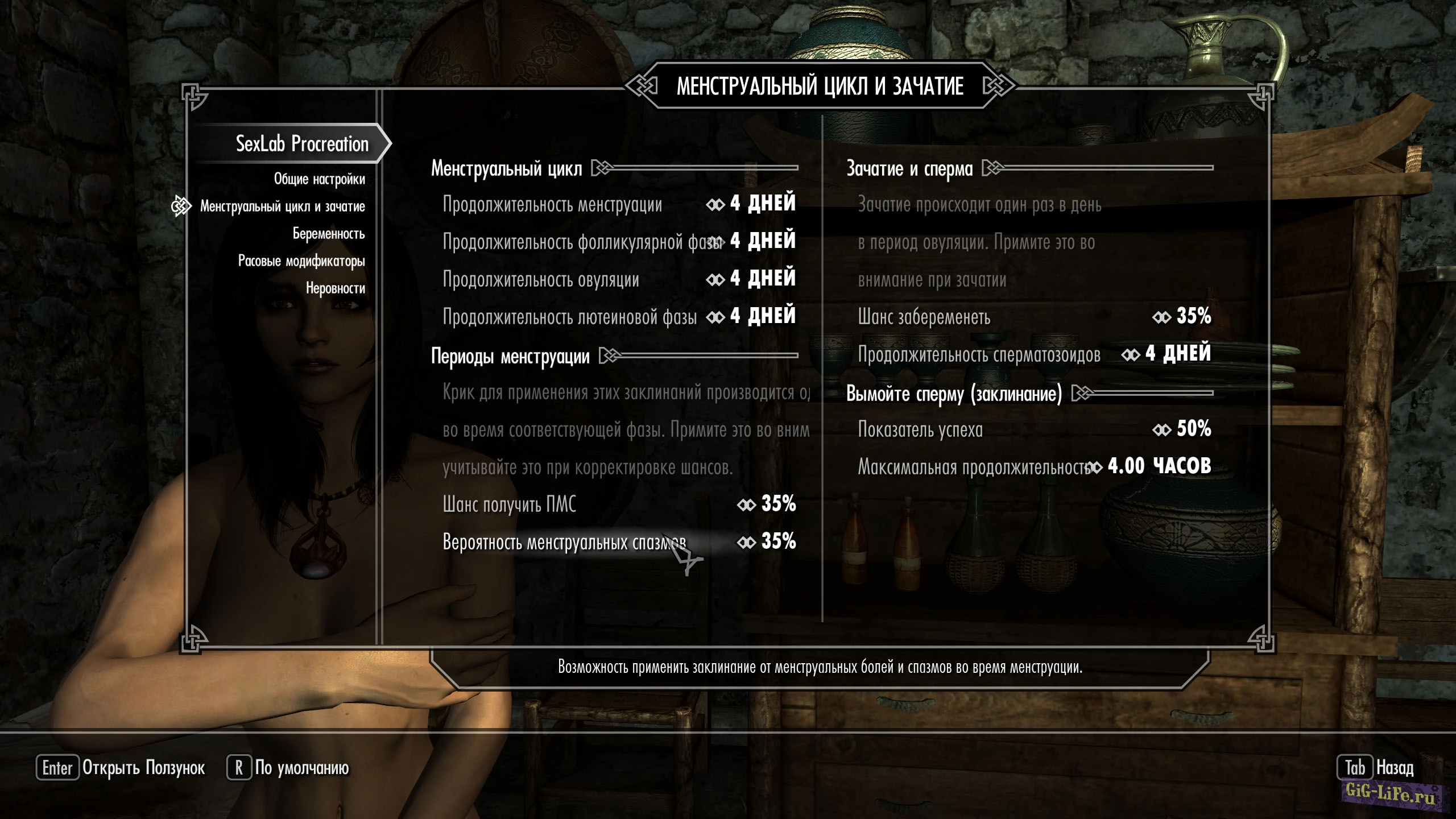
Task: Adjust Продолжительность менструации slider option
Action: click(619, 204)
